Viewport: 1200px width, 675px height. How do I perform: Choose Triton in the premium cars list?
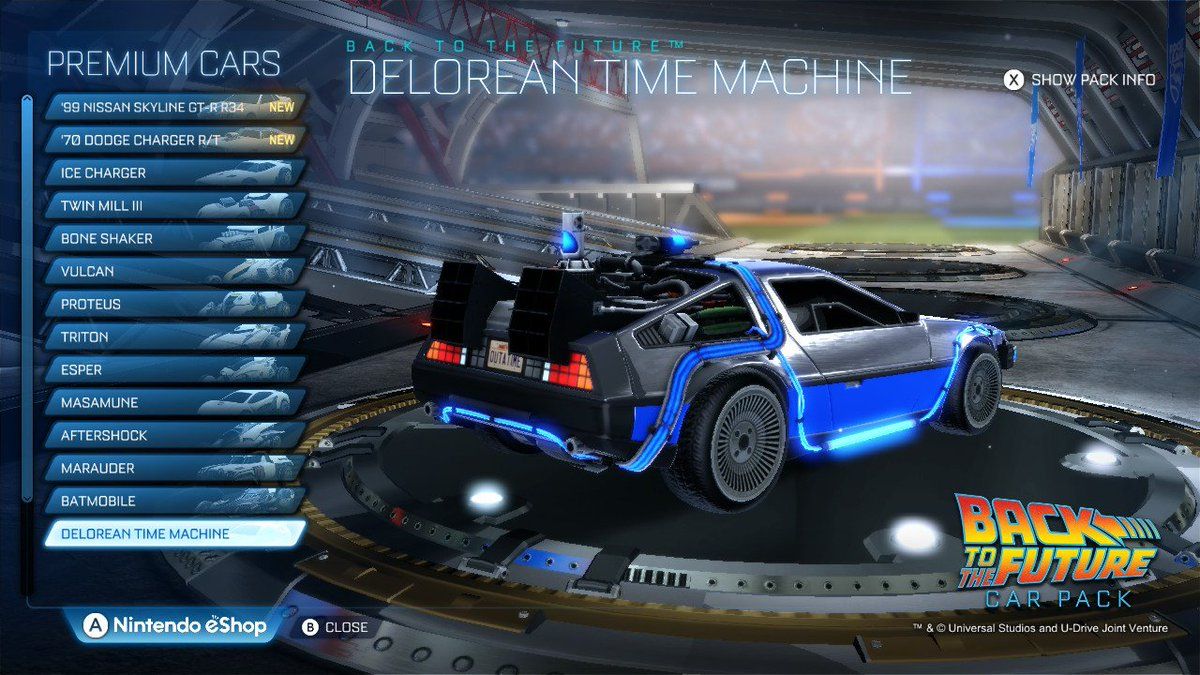coord(172,337)
